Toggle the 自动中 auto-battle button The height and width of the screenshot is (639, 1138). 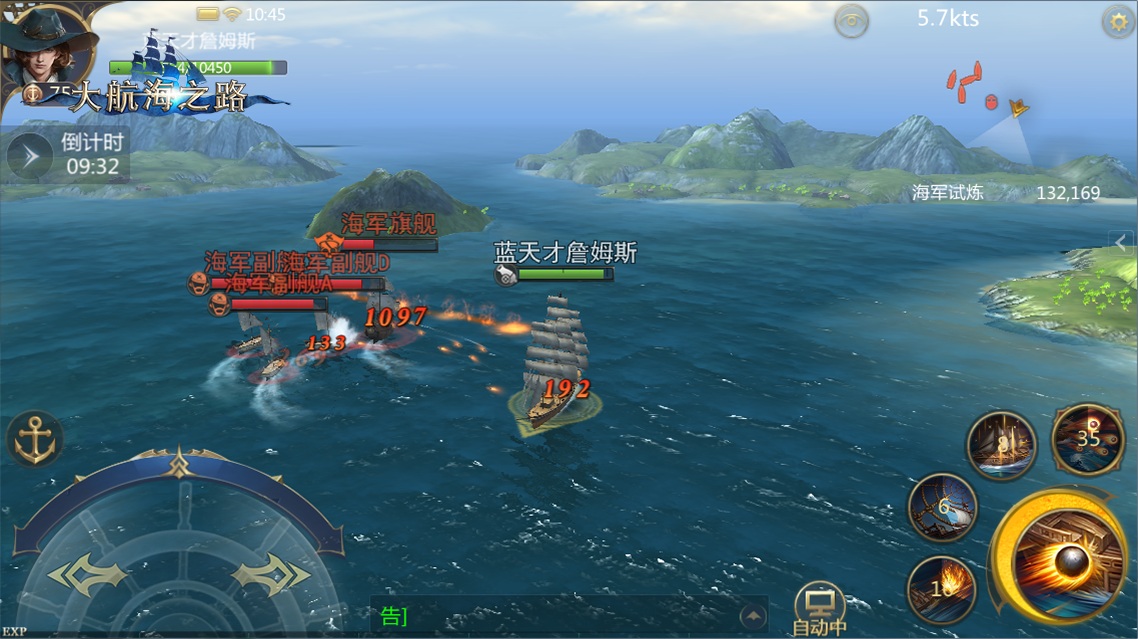[x=819, y=609]
